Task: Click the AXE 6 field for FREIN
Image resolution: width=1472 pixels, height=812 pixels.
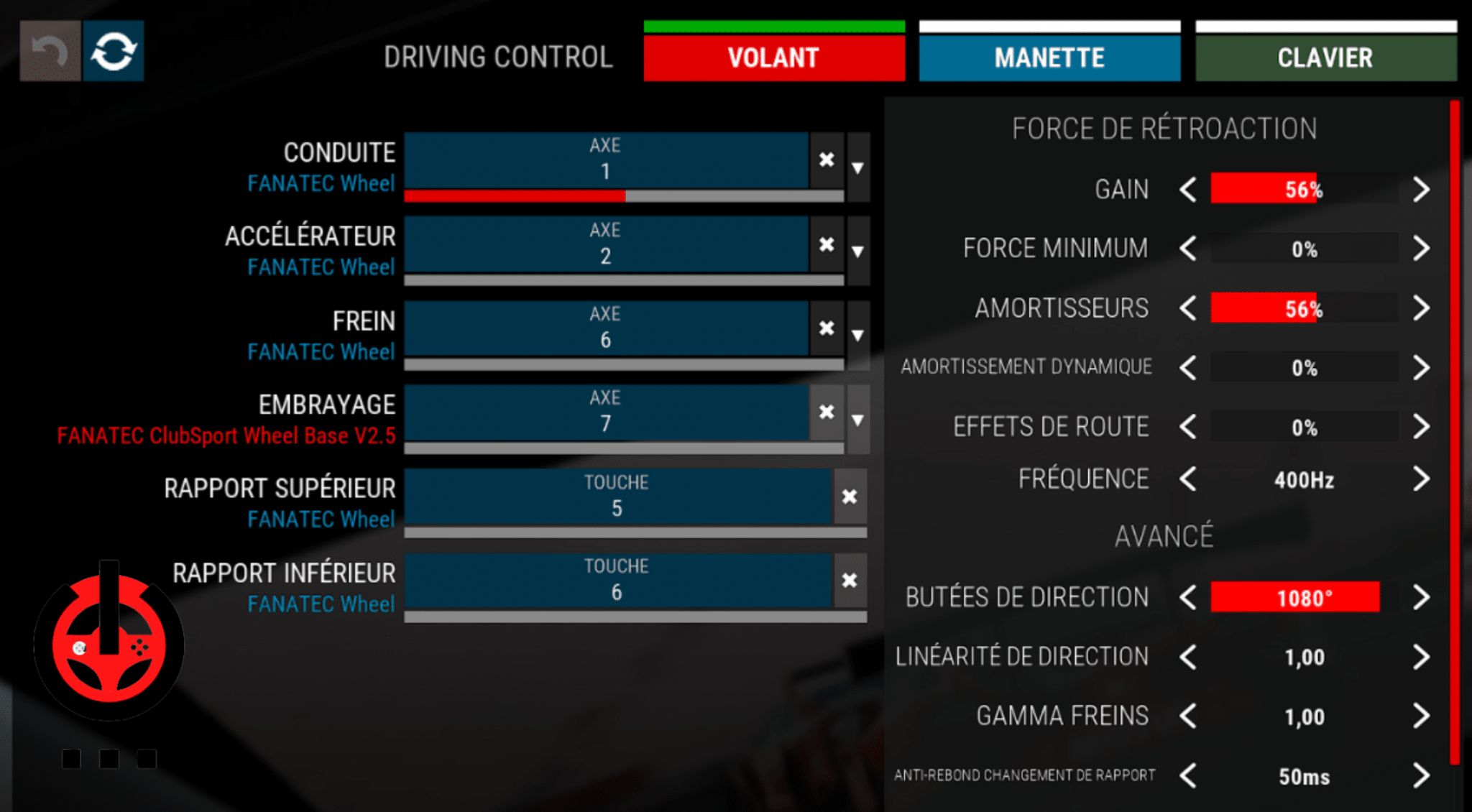Action: point(607,328)
